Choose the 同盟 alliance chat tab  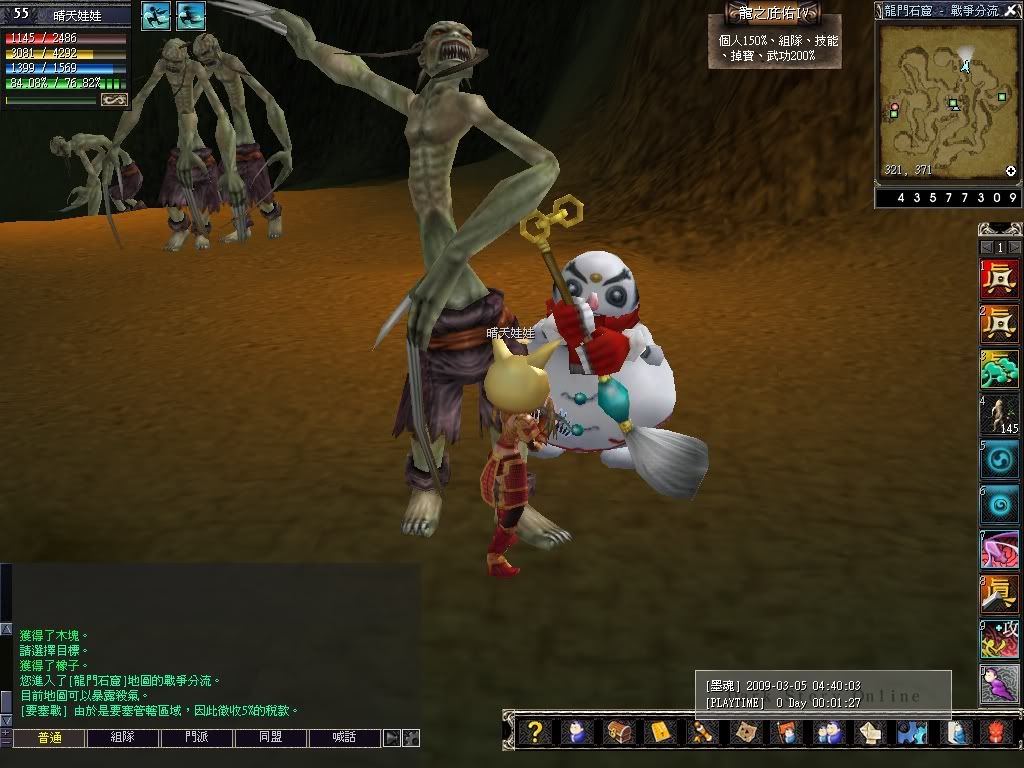tap(270, 738)
